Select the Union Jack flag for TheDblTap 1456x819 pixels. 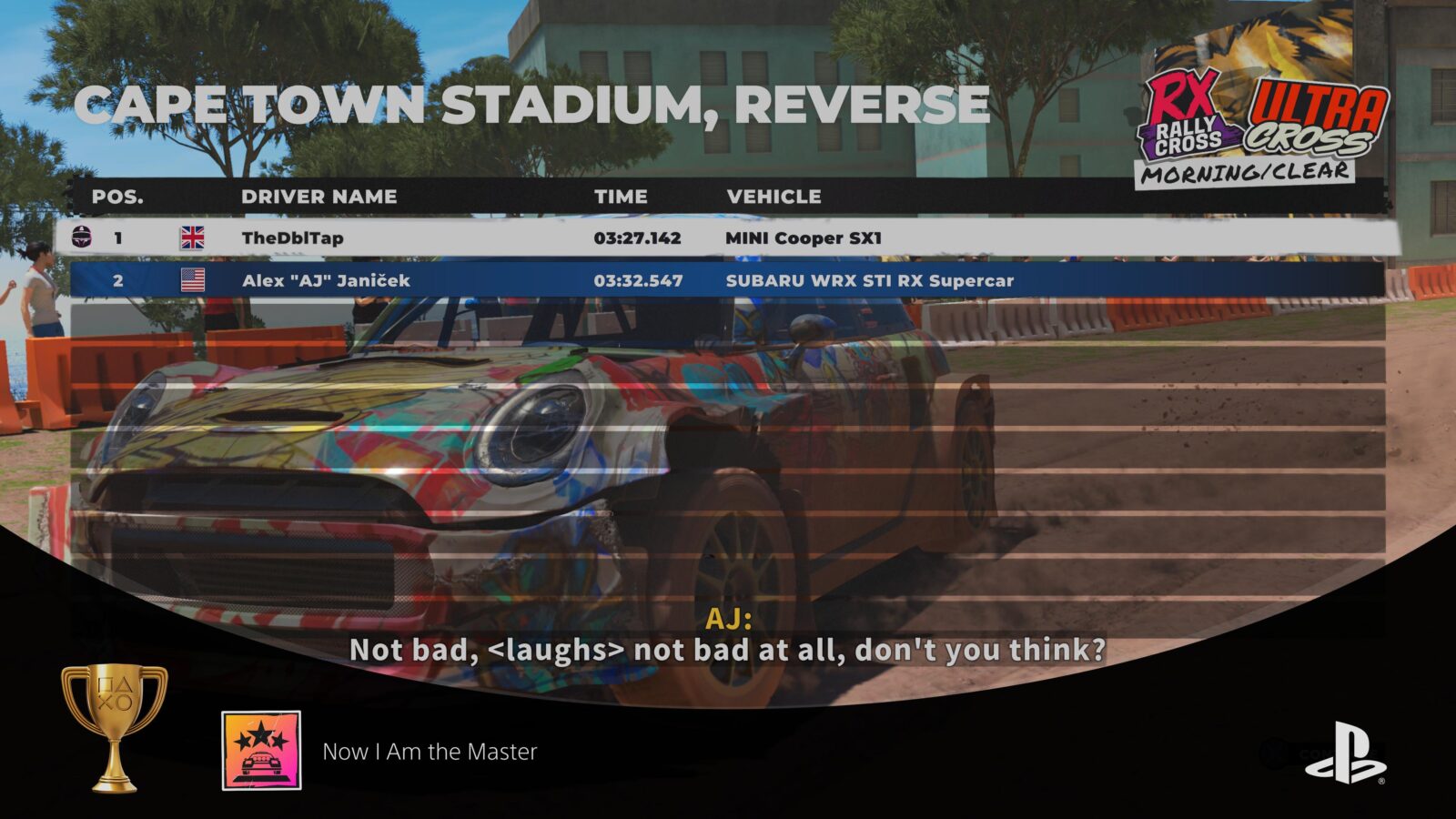(194, 237)
